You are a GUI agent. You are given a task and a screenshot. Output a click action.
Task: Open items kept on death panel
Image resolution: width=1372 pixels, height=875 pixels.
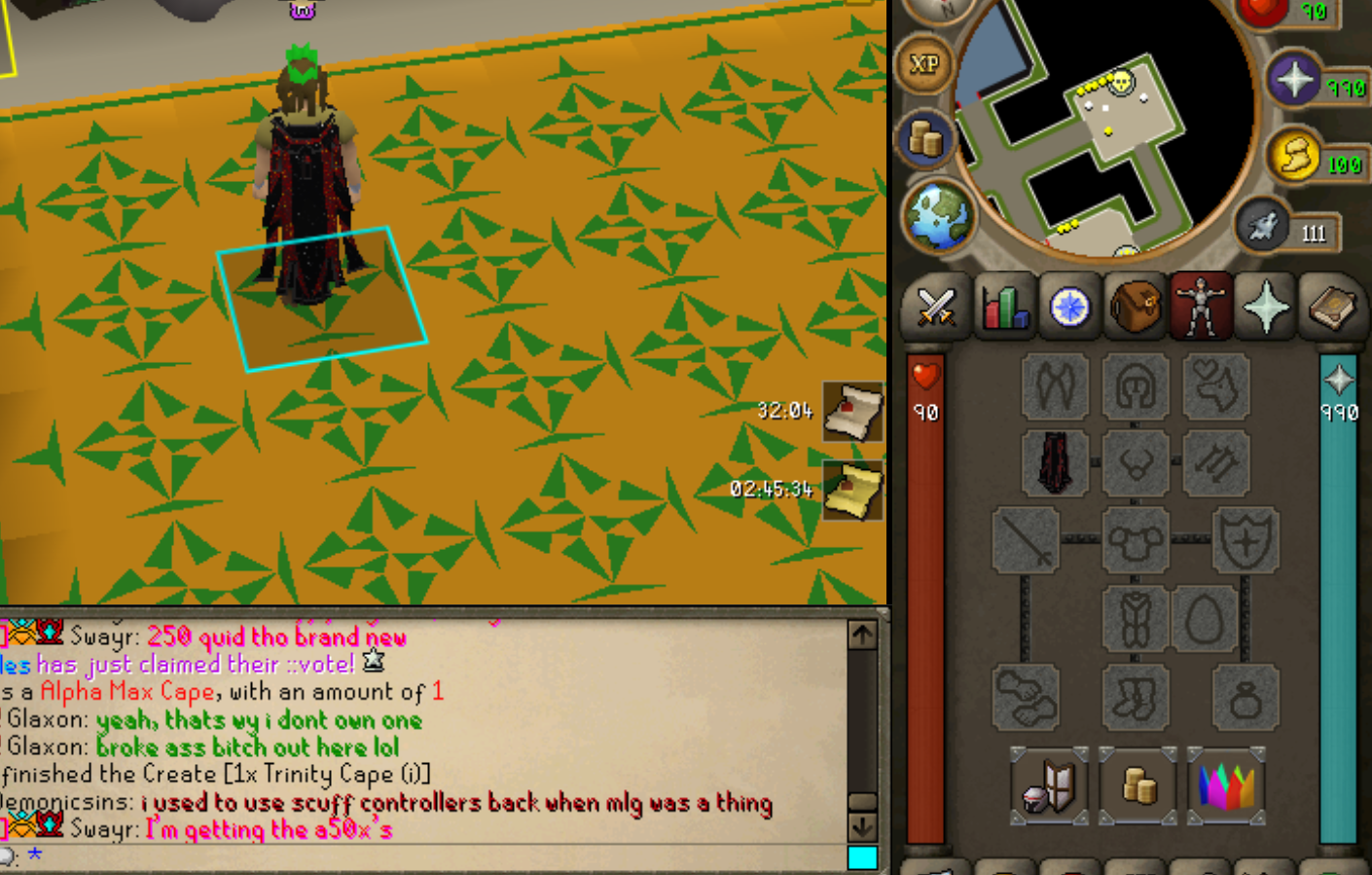pyautogui.click(x=1227, y=786)
